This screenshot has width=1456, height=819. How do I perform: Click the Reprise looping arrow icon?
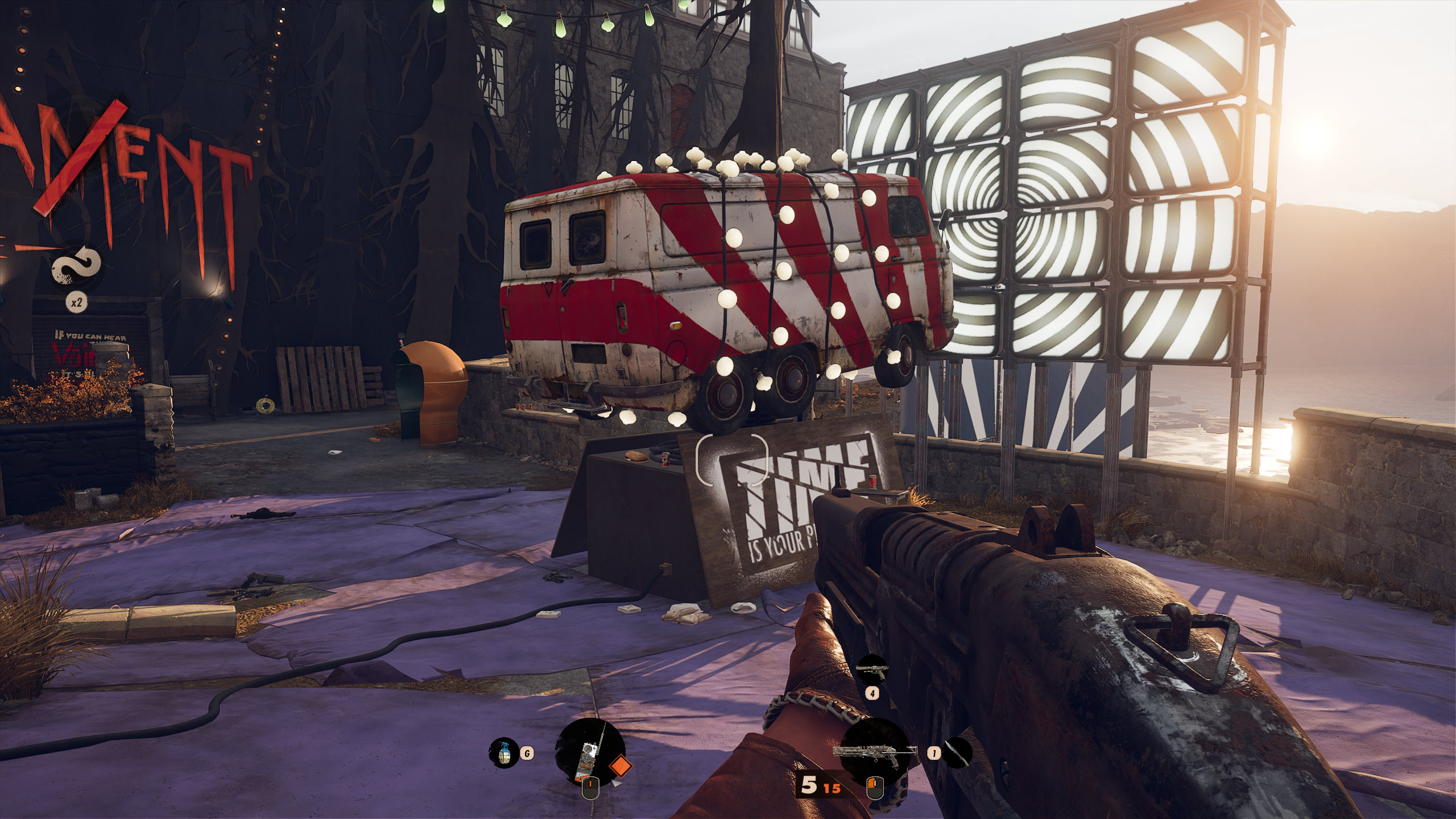[77, 267]
